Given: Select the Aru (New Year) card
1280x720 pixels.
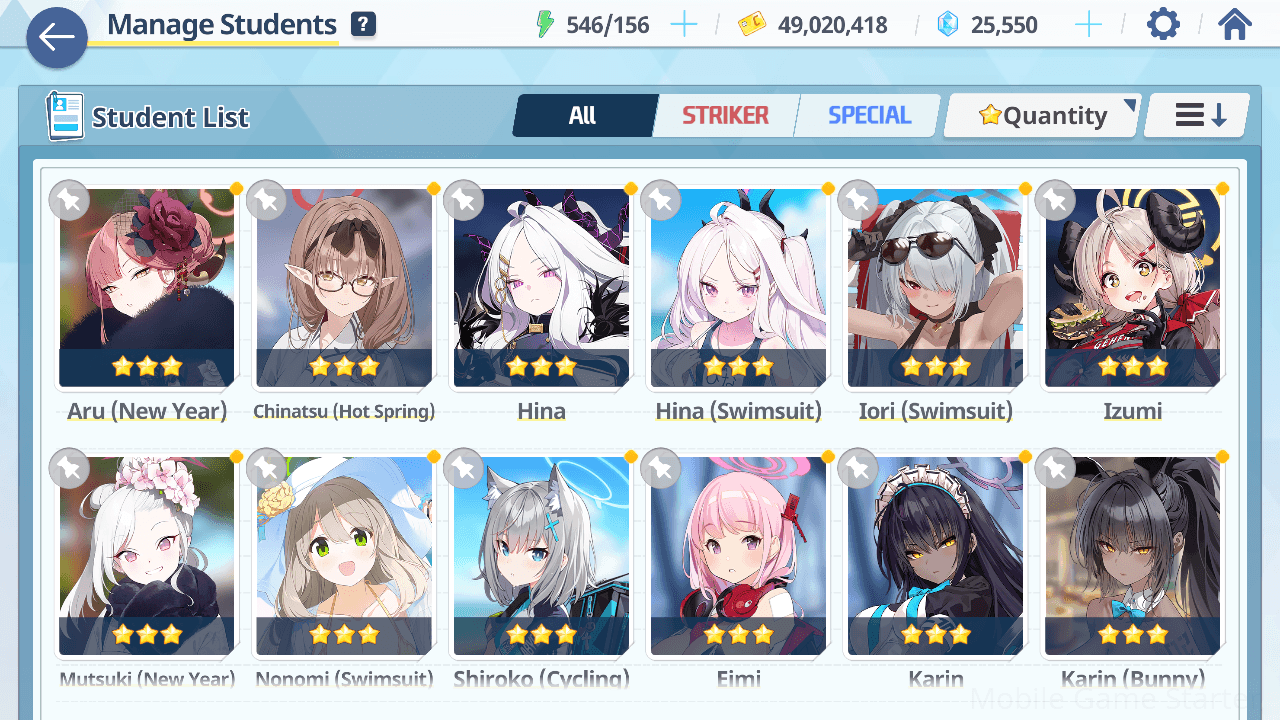Looking at the screenshot, I should (x=147, y=288).
